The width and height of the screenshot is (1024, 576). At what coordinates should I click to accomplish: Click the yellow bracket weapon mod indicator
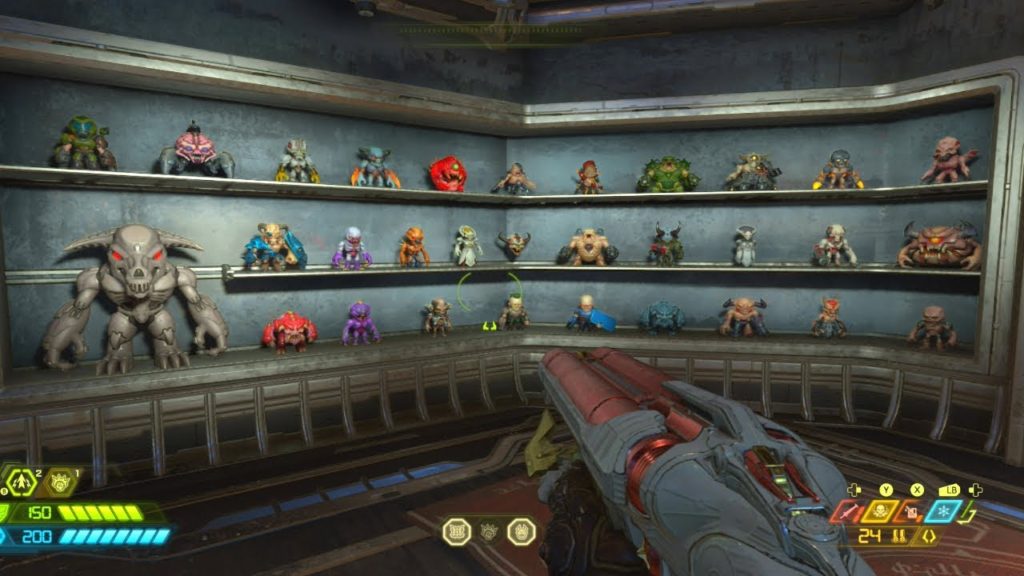coord(929,538)
